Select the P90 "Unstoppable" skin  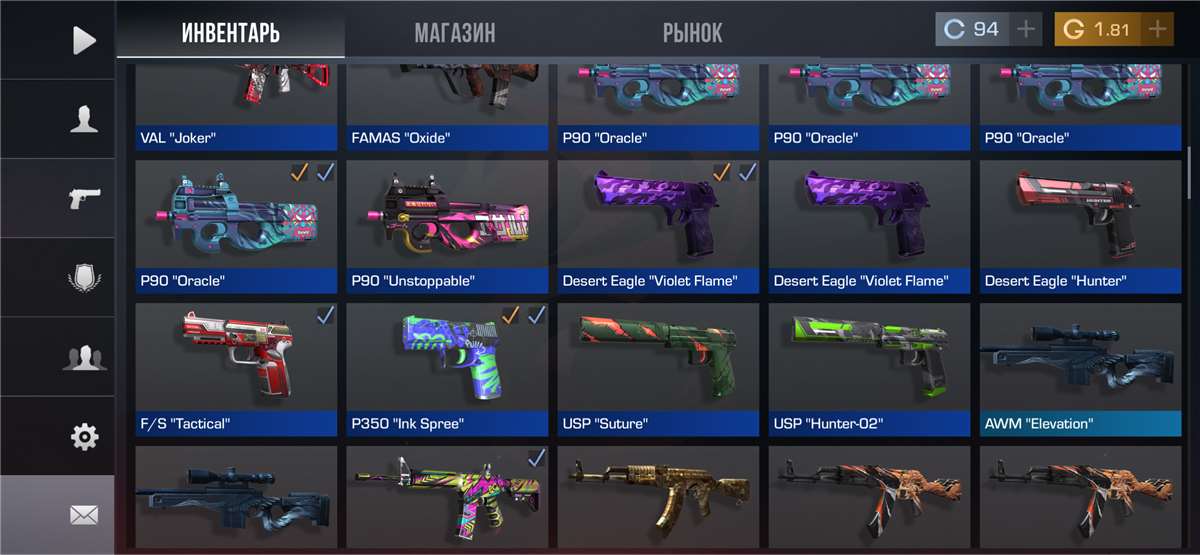(447, 225)
